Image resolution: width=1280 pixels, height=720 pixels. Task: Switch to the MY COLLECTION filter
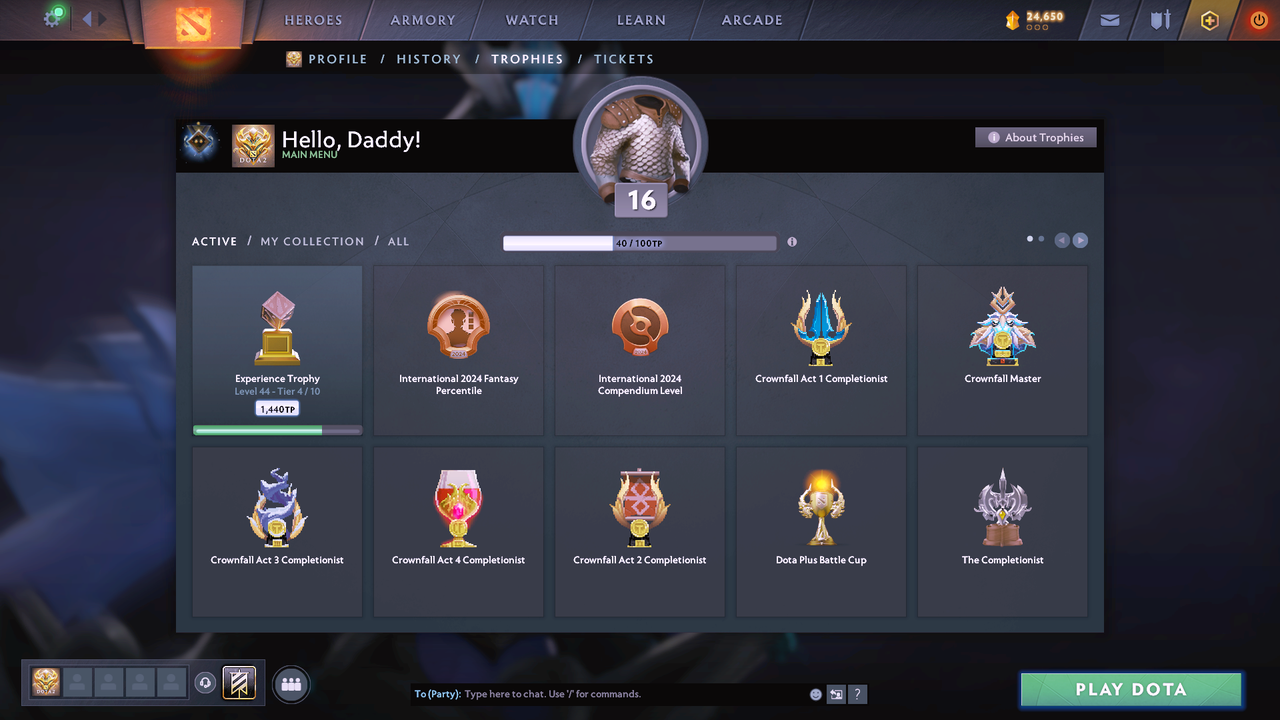click(x=311, y=241)
